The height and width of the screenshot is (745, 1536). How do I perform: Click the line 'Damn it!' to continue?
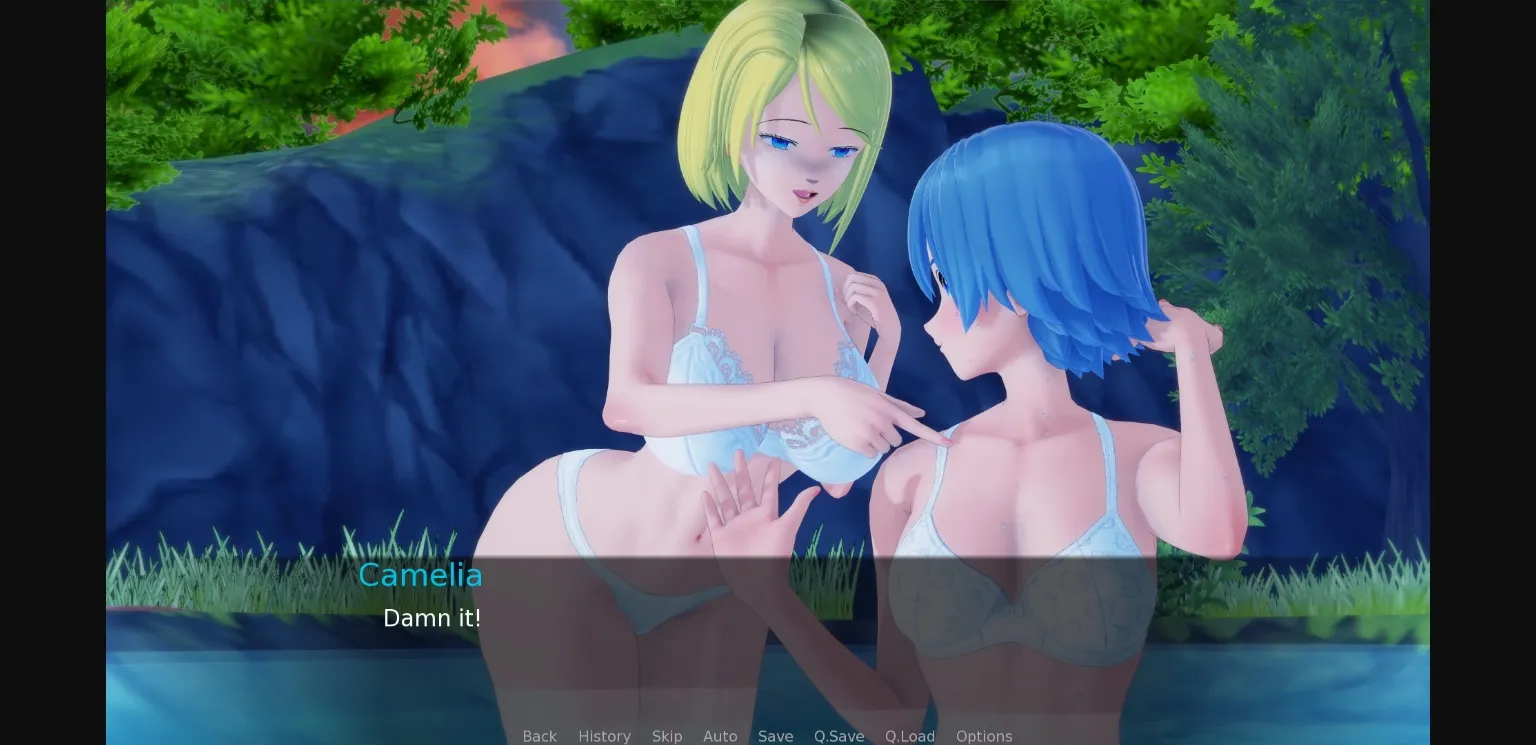[433, 618]
